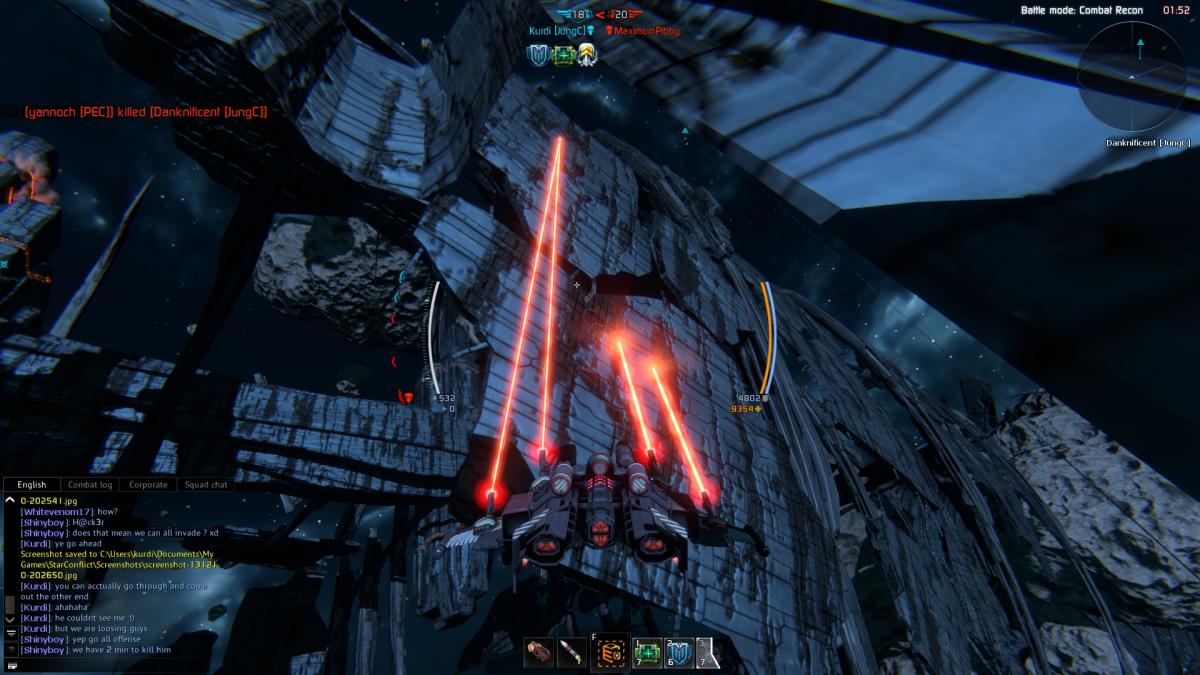Activate the grey module in slot 3

(x=709, y=652)
